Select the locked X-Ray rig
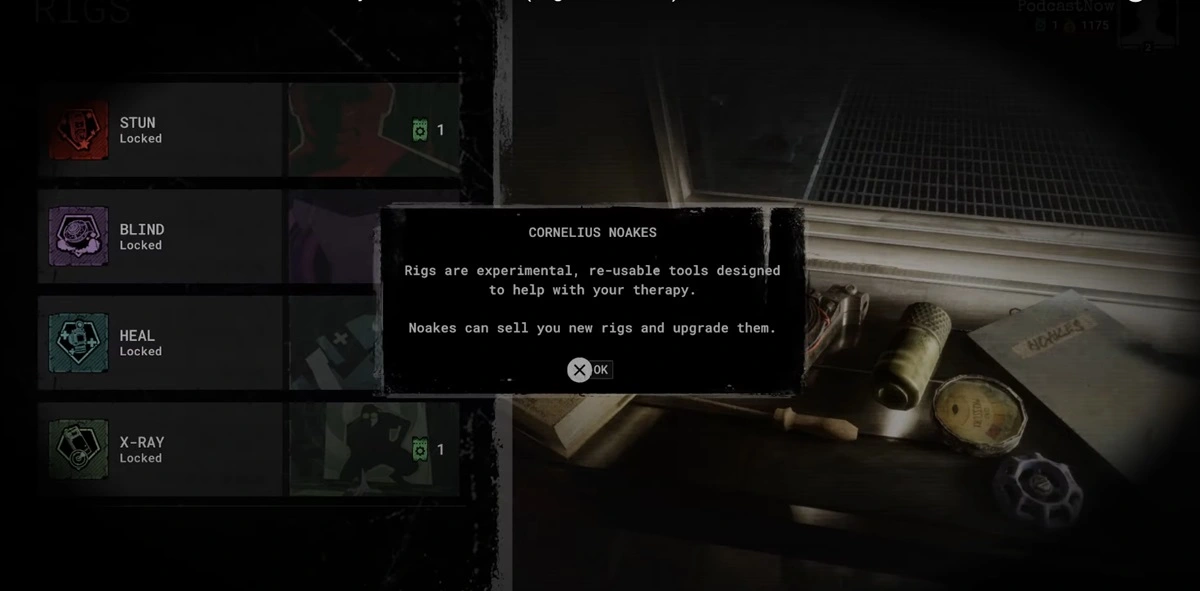This screenshot has width=1200, height=591. pos(160,450)
